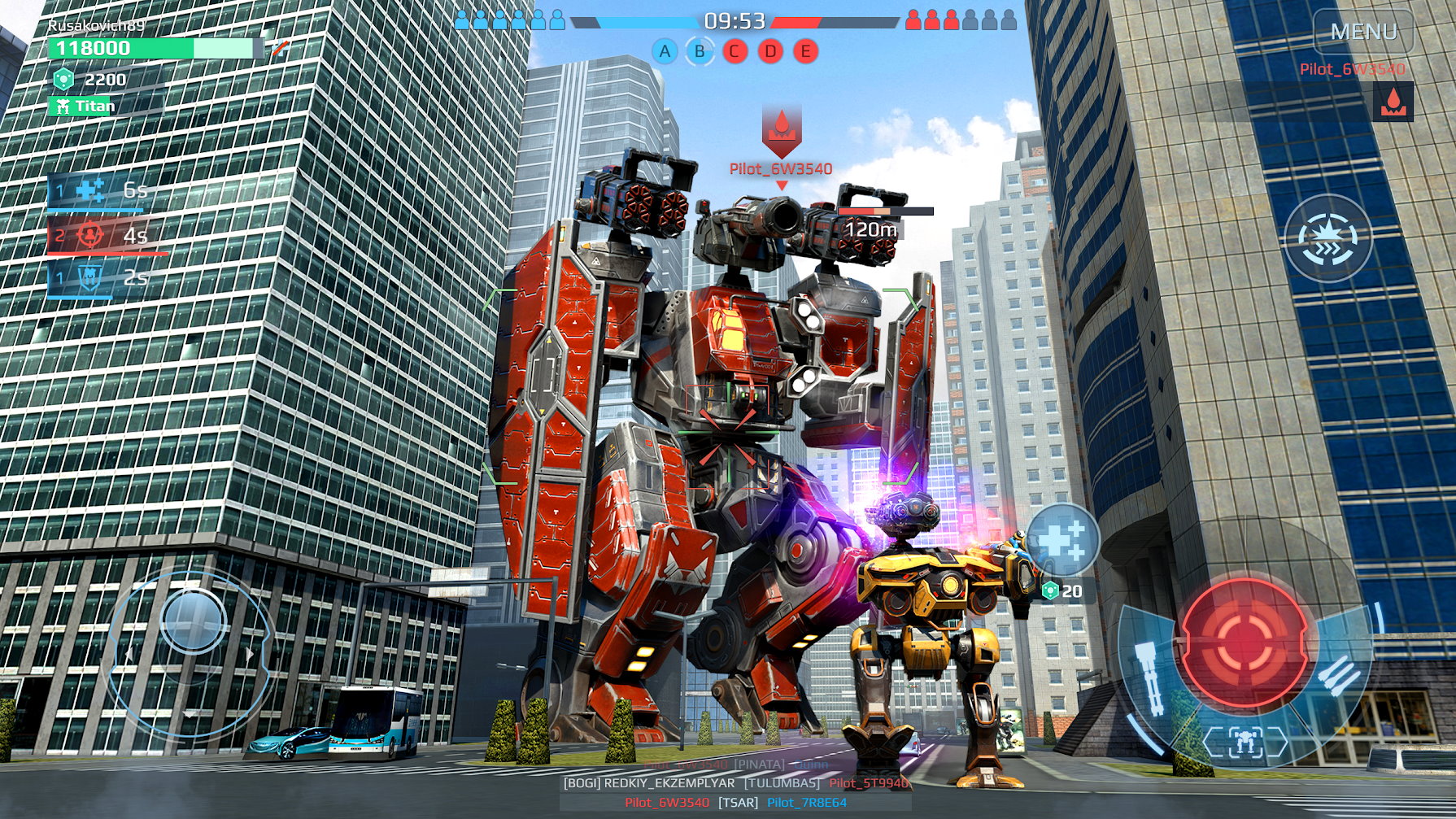This screenshot has width=1456, height=819.
Task: Select beacon A indicator
Action: pyautogui.click(x=665, y=52)
